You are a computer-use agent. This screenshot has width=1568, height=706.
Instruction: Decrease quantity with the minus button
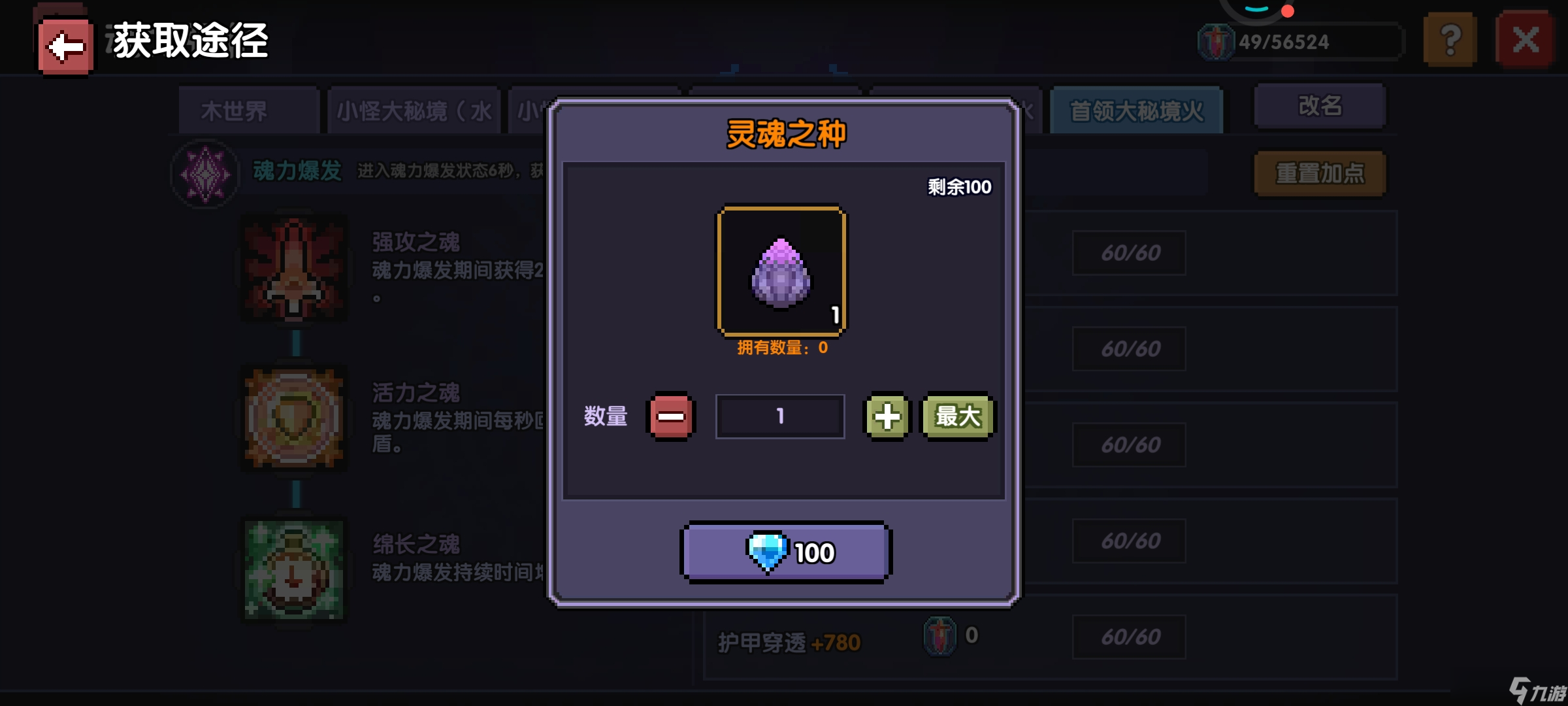(x=672, y=416)
